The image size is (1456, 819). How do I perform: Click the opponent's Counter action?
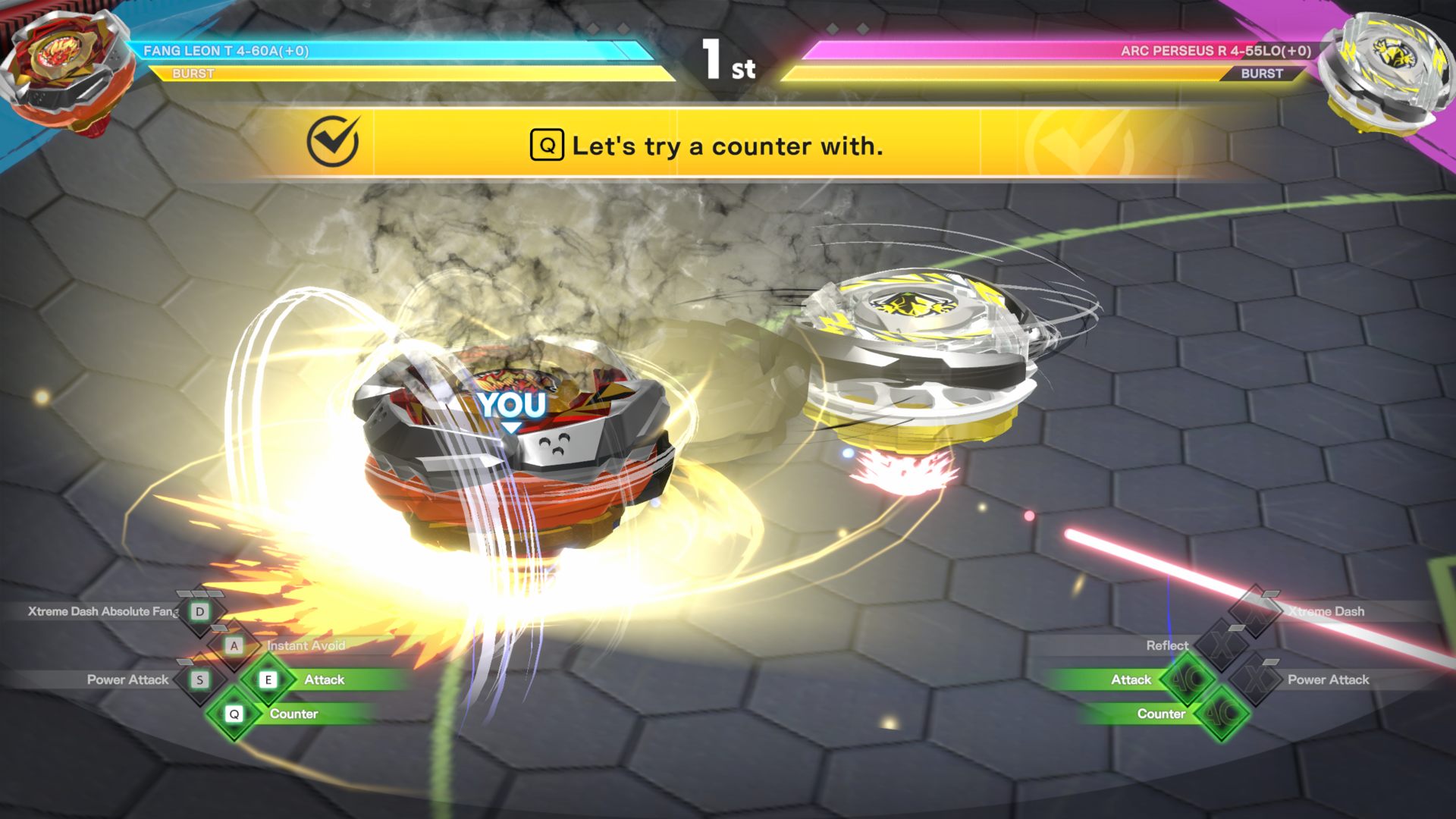point(1222,714)
